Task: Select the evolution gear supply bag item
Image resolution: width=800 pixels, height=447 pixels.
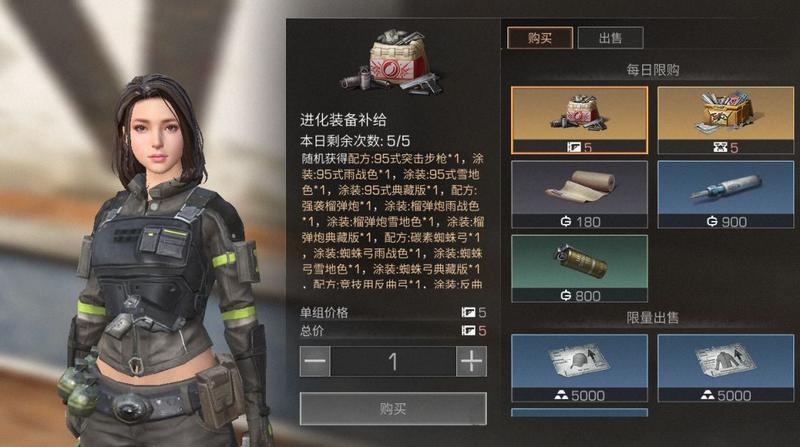Action: pyautogui.click(x=579, y=120)
